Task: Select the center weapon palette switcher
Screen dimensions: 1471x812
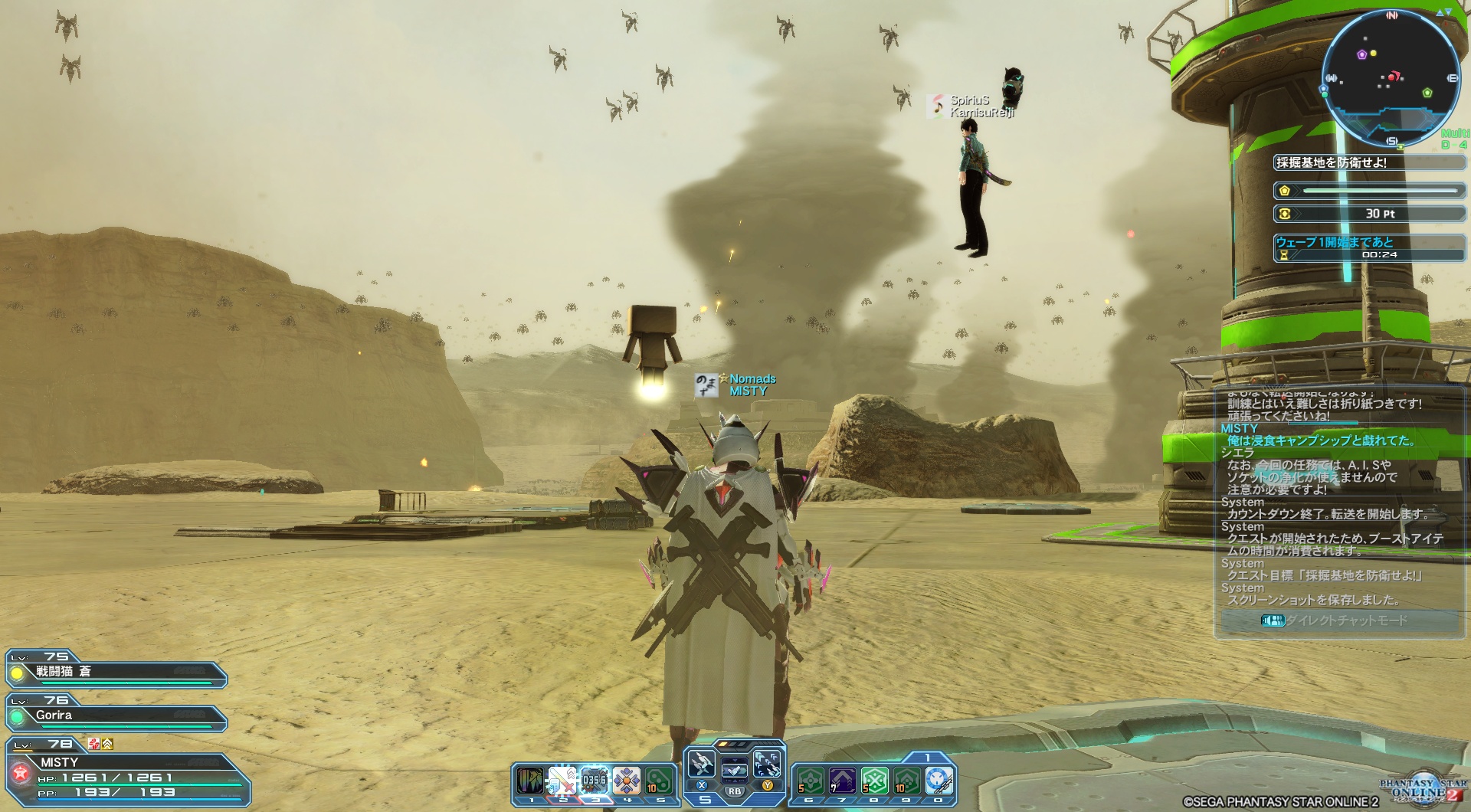Action: coord(734,770)
